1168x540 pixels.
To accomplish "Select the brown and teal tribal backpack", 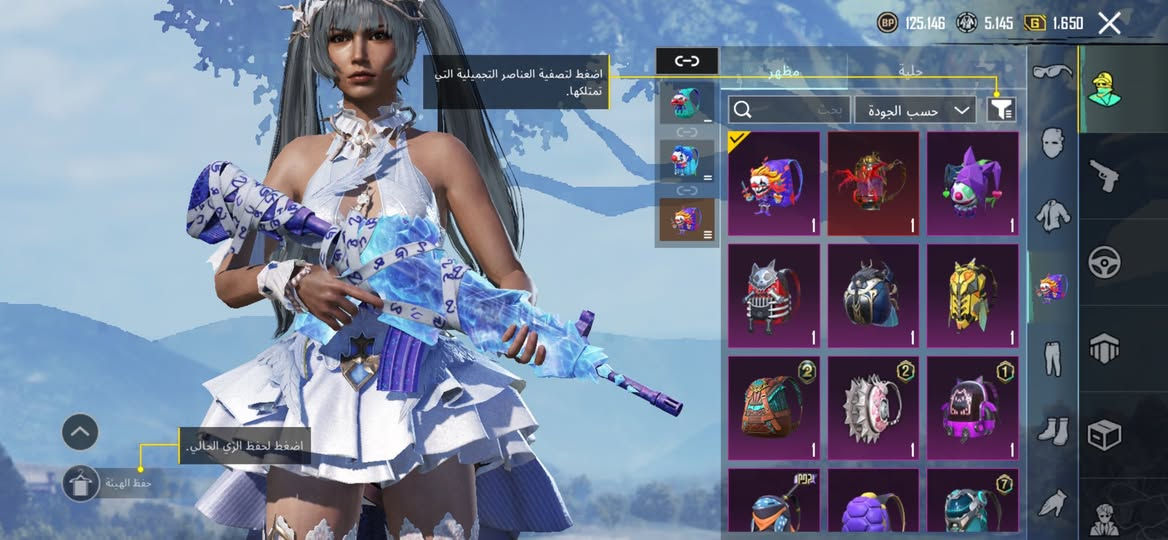I will pyautogui.click(x=773, y=408).
